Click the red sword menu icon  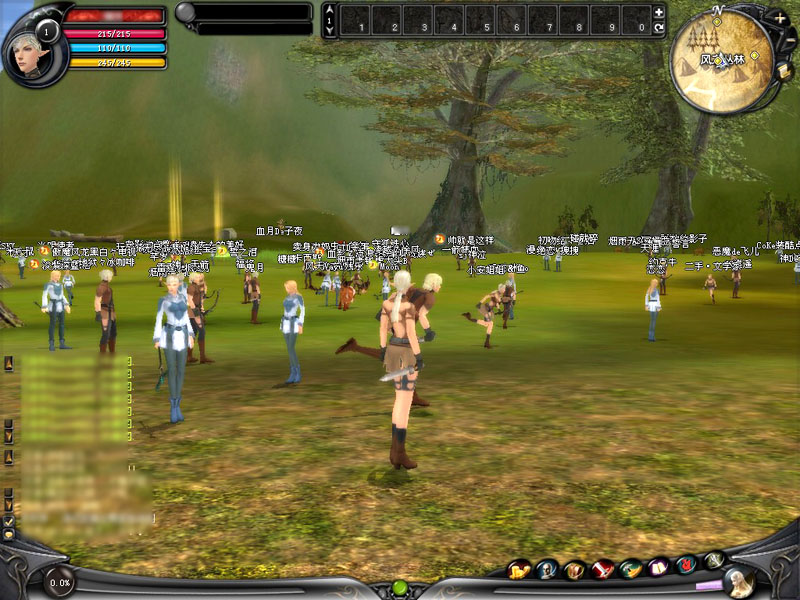coord(603,570)
